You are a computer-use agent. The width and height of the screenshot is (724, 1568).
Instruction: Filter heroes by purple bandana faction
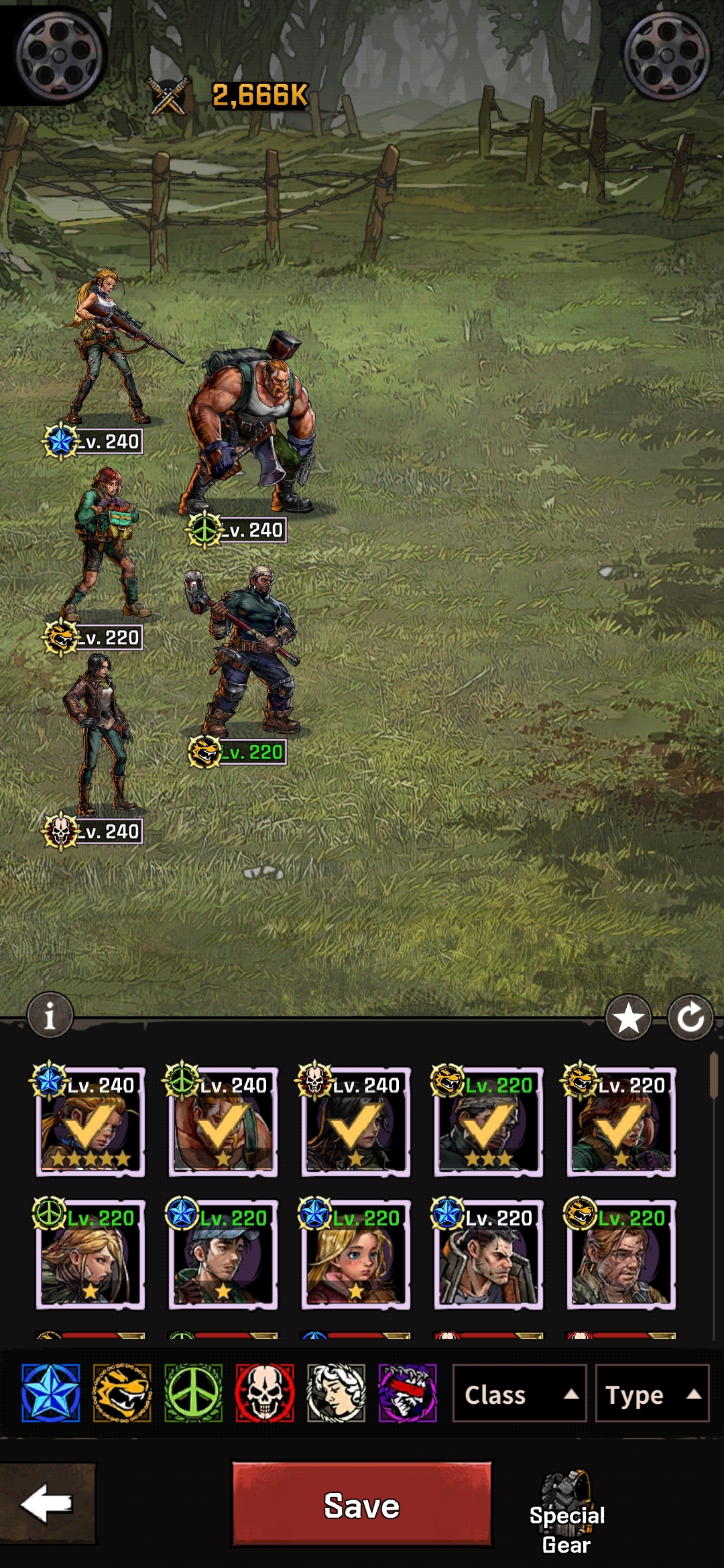(408, 1393)
